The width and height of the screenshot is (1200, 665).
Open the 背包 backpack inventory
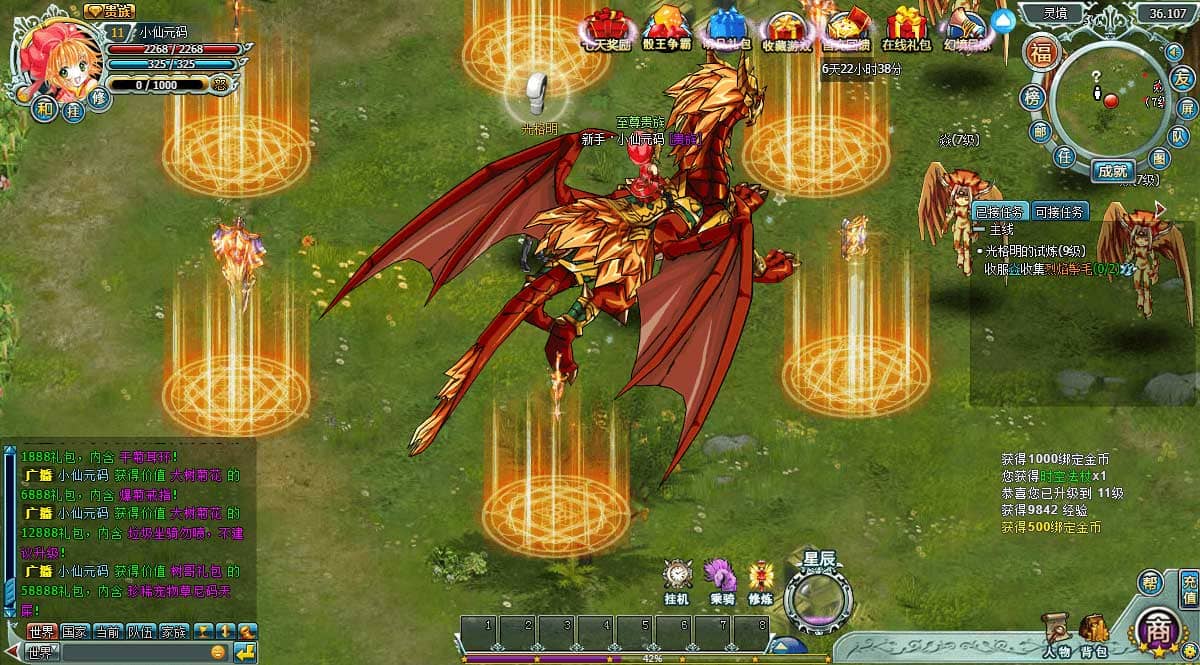[1093, 634]
